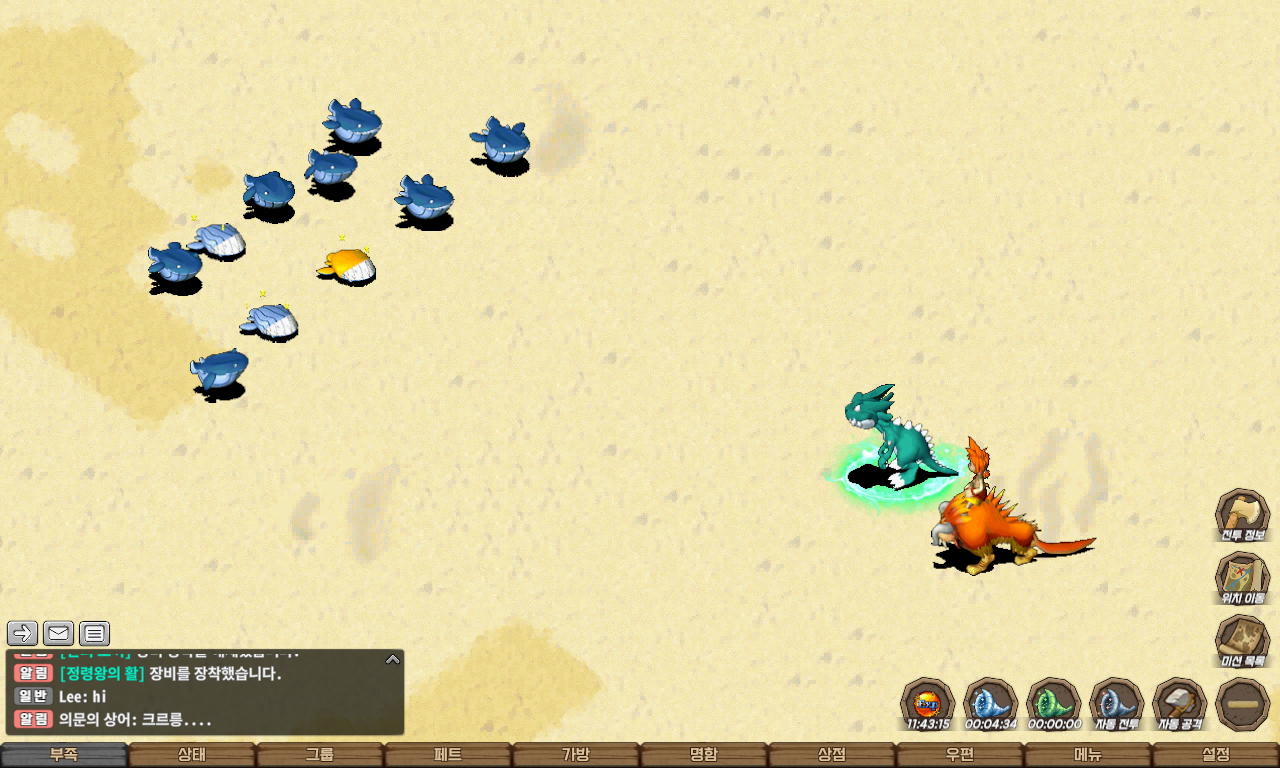Collapse the HUD with the minus button
The width and height of the screenshot is (1280, 768).
pyautogui.click(x=1242, y=704)
